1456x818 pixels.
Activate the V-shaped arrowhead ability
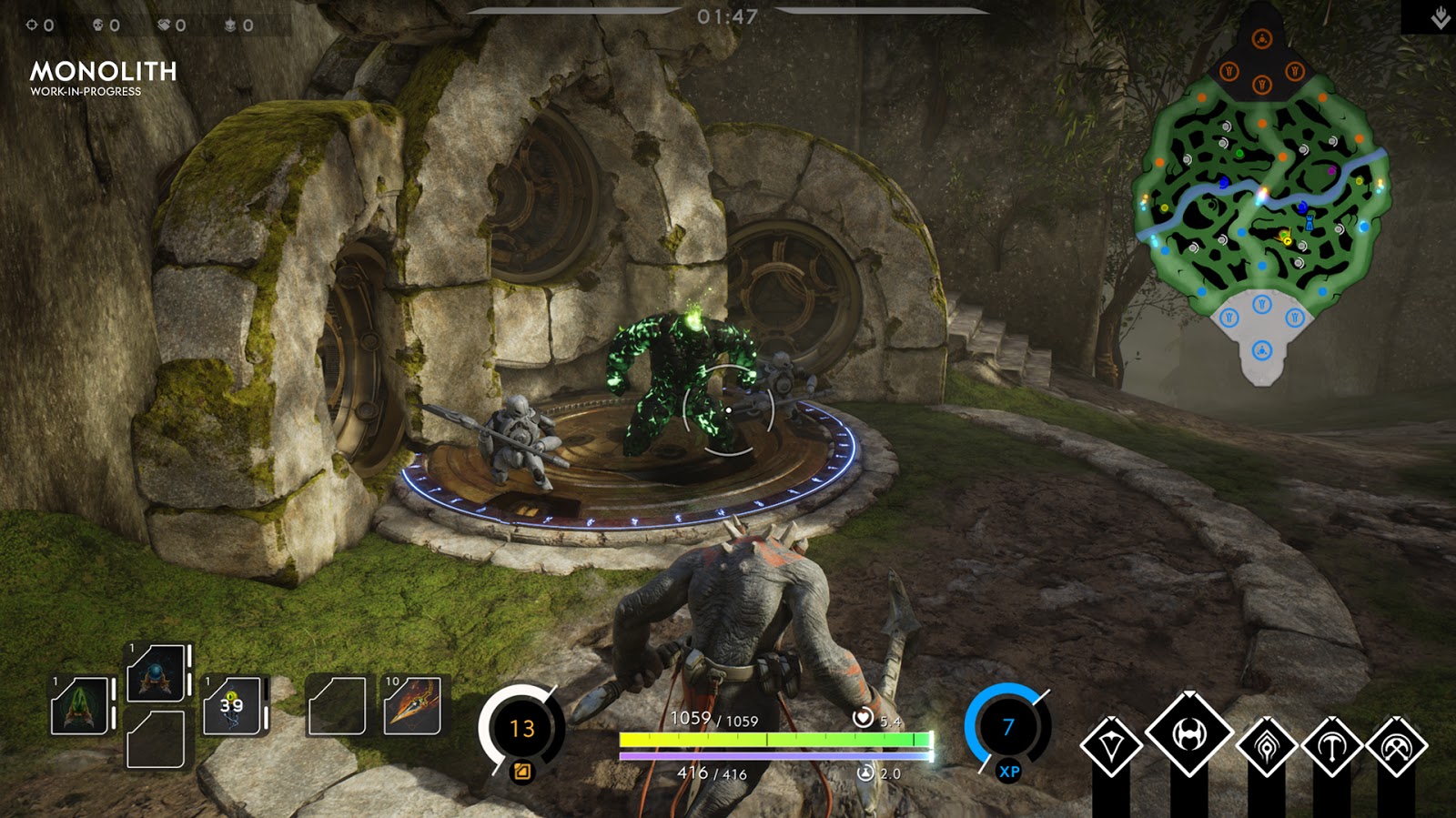(x=1111, y=746)
